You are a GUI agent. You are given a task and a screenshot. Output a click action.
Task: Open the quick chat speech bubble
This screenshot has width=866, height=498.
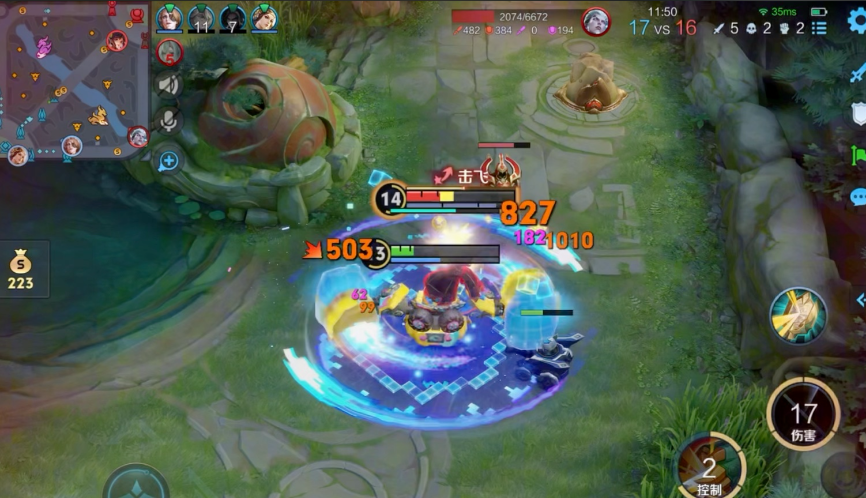pos(858,197)
